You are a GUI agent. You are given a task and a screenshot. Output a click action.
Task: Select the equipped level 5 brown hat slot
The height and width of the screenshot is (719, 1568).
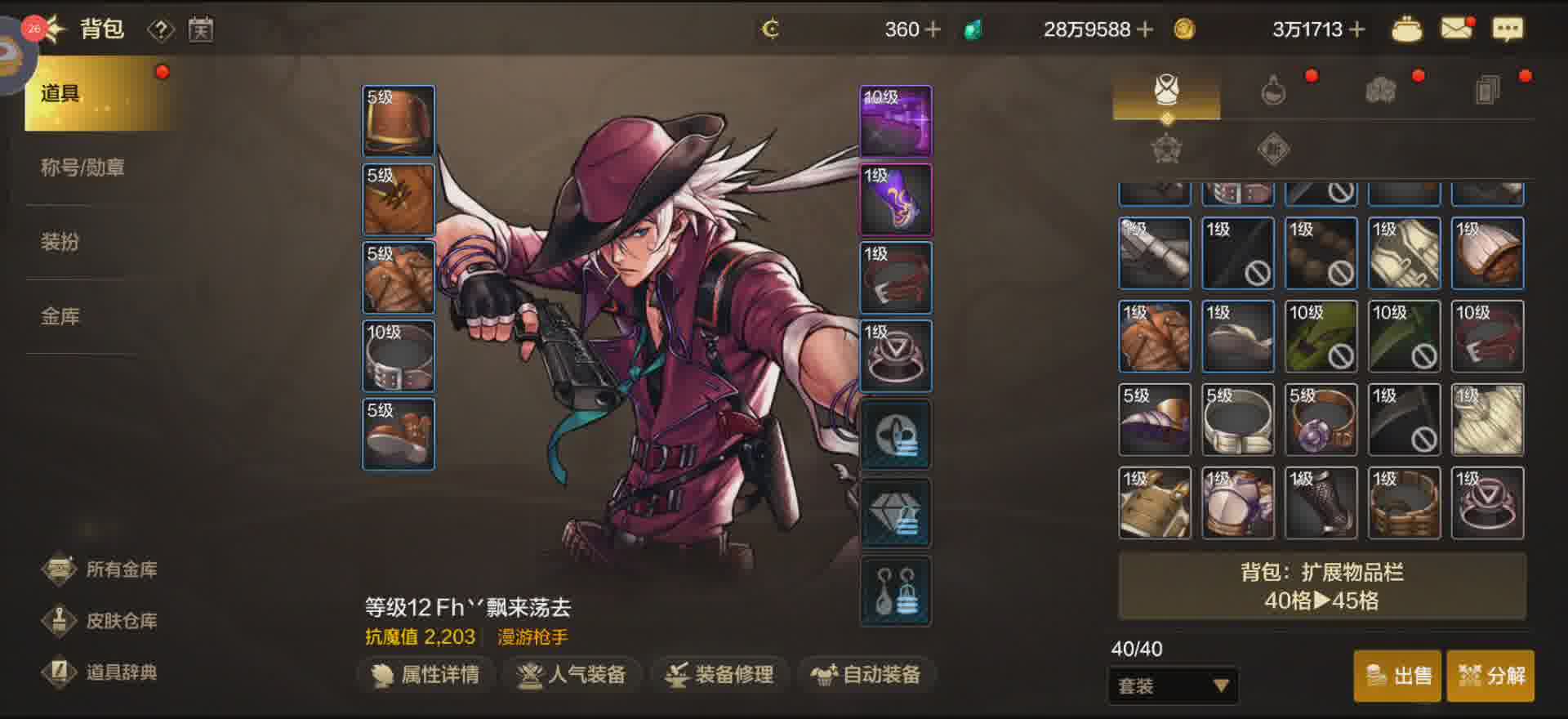pos(399,121)
